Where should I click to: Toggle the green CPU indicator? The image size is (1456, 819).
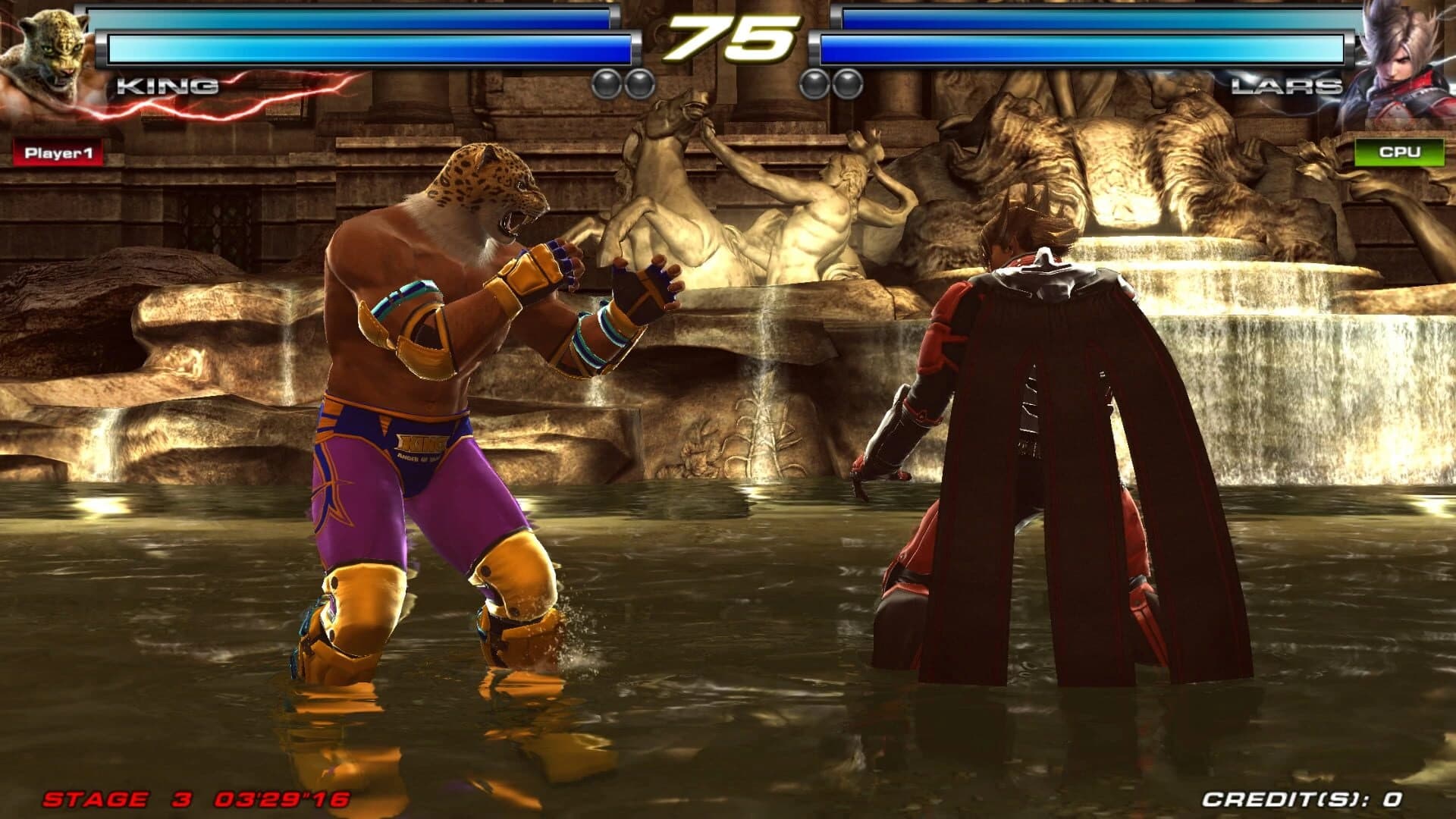(x=1401, y=150)
